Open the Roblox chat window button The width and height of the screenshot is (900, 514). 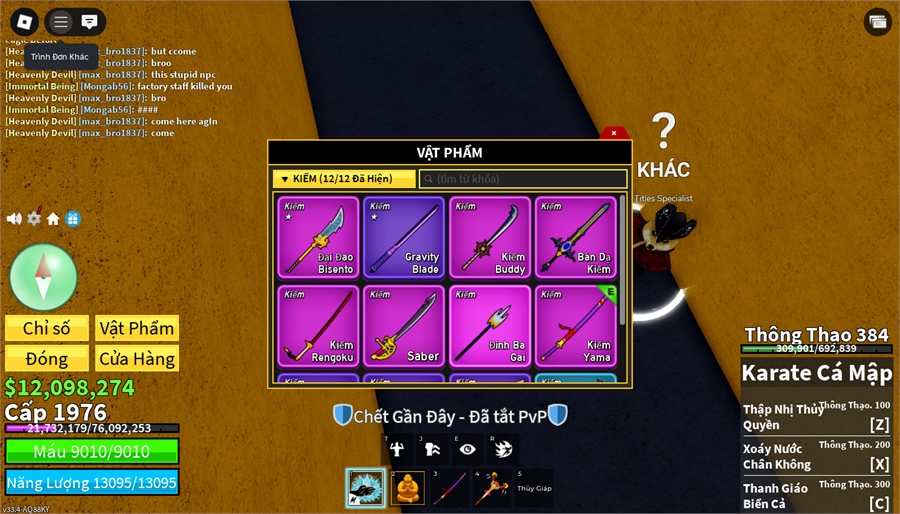click(x=89, y=21)
